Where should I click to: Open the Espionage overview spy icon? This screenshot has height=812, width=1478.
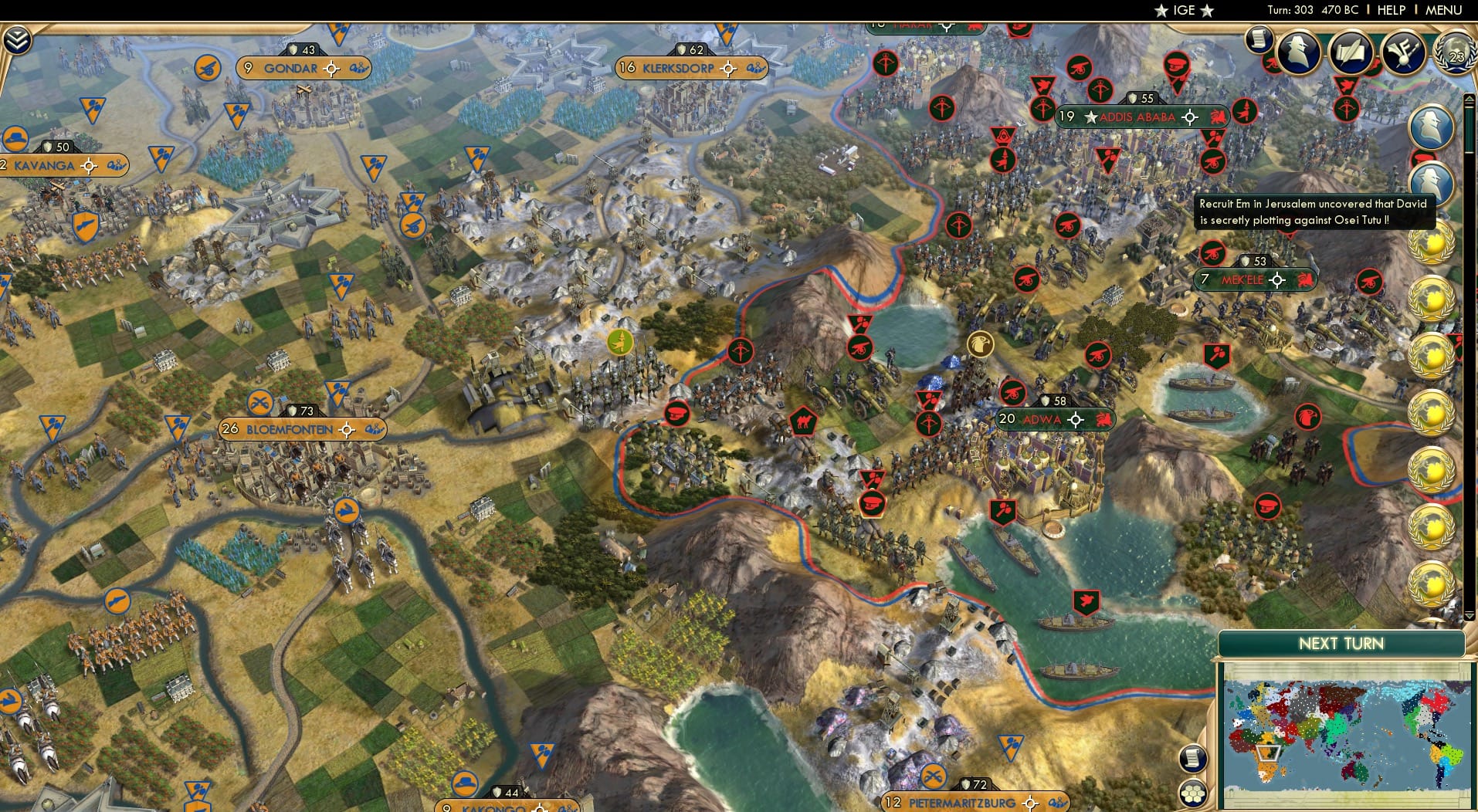(x=1298, y=52)
